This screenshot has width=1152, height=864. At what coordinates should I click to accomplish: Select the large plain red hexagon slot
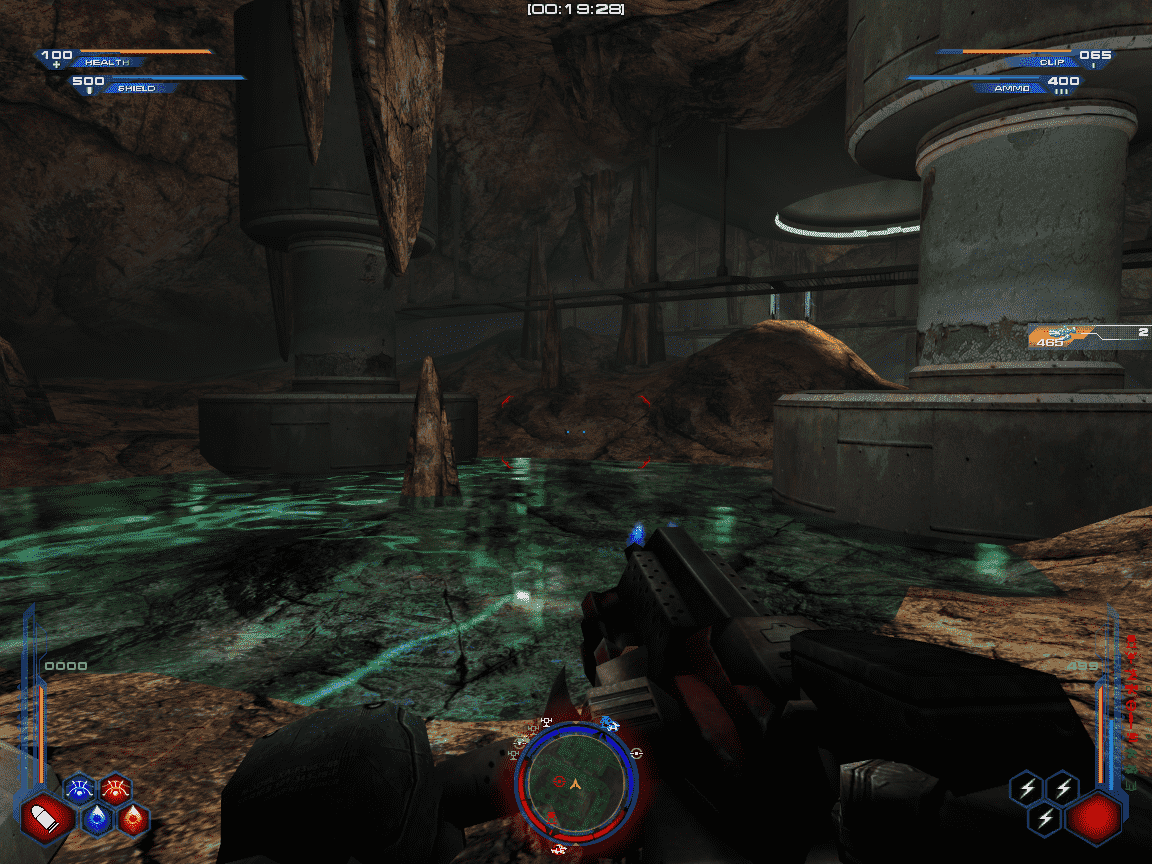coord(1092,817)
